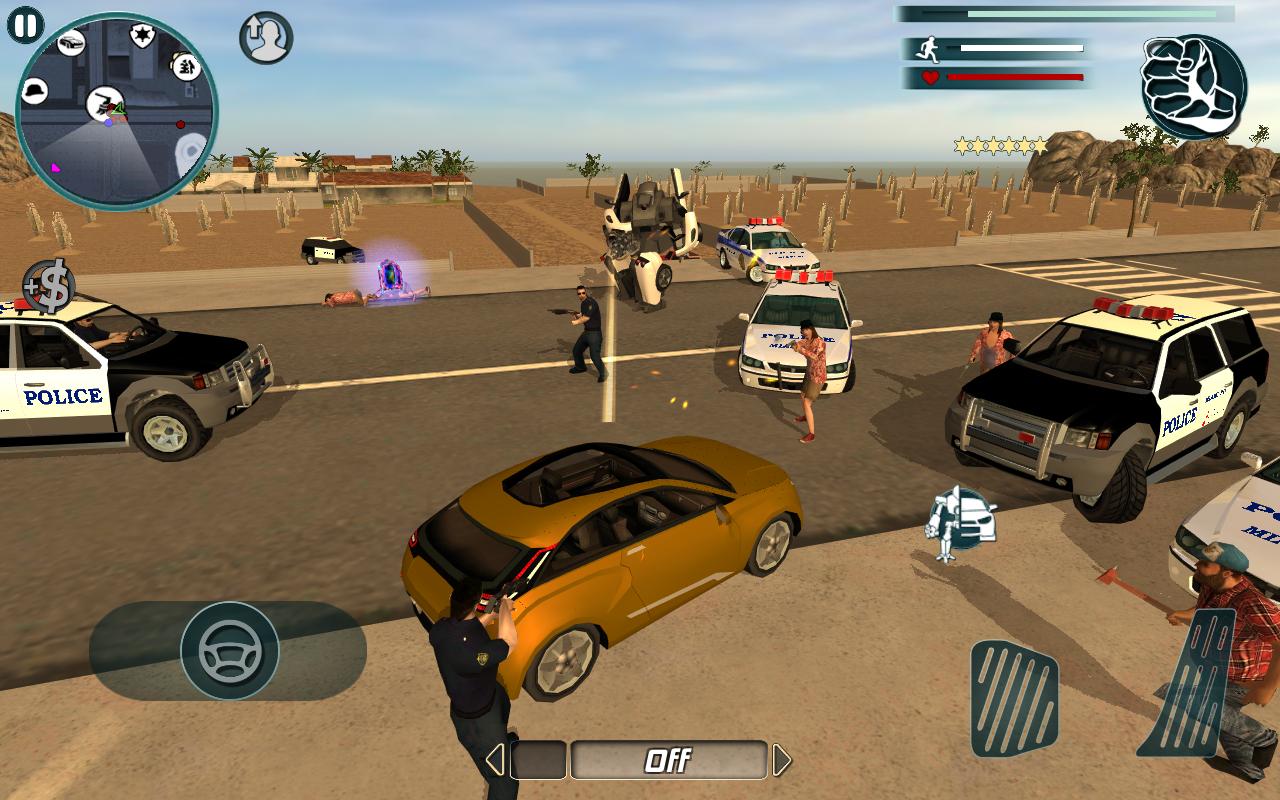
Task: Click the police badge minimap marker
Action: pos(142,37)
